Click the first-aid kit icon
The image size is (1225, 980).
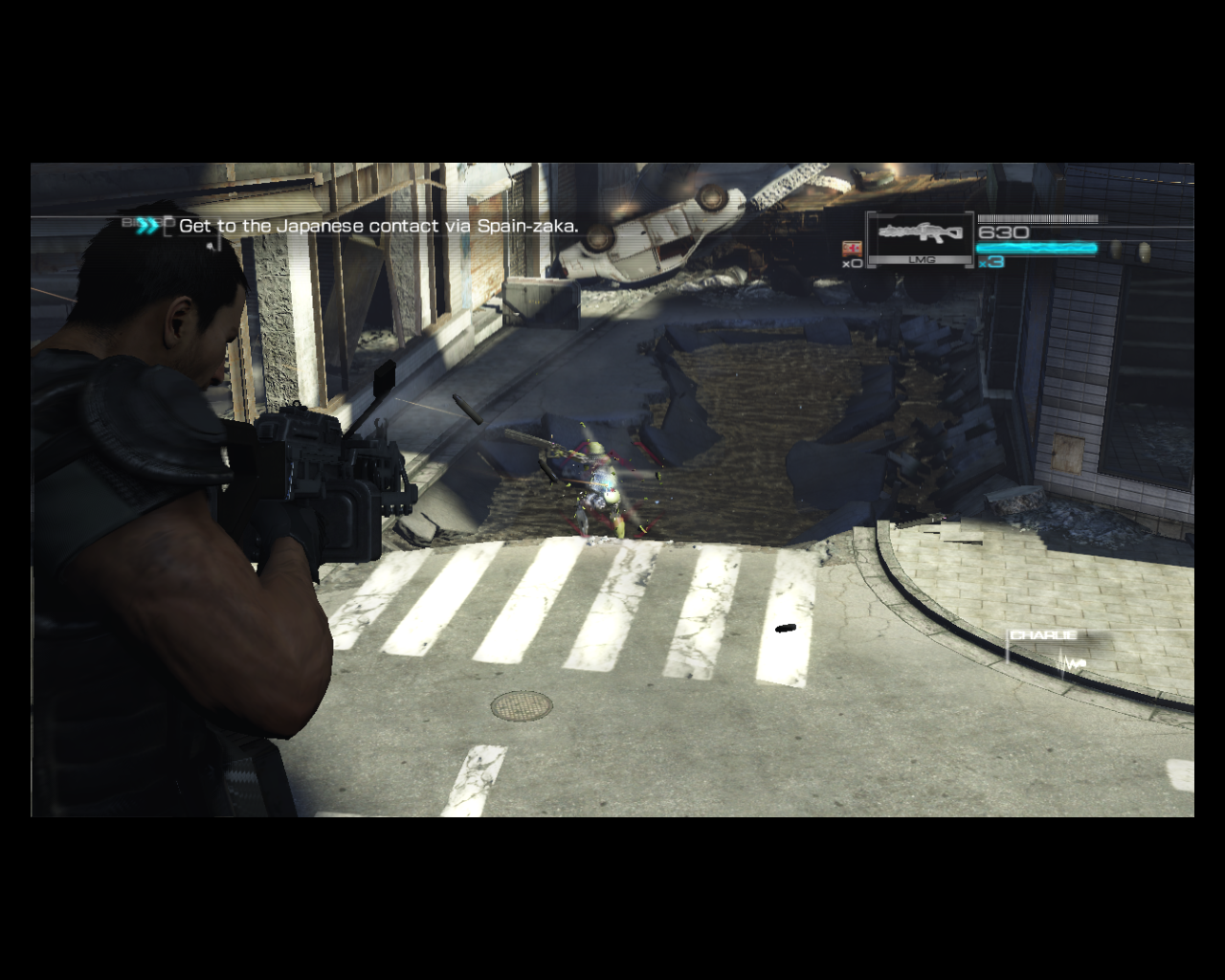[x=851, y=248]
